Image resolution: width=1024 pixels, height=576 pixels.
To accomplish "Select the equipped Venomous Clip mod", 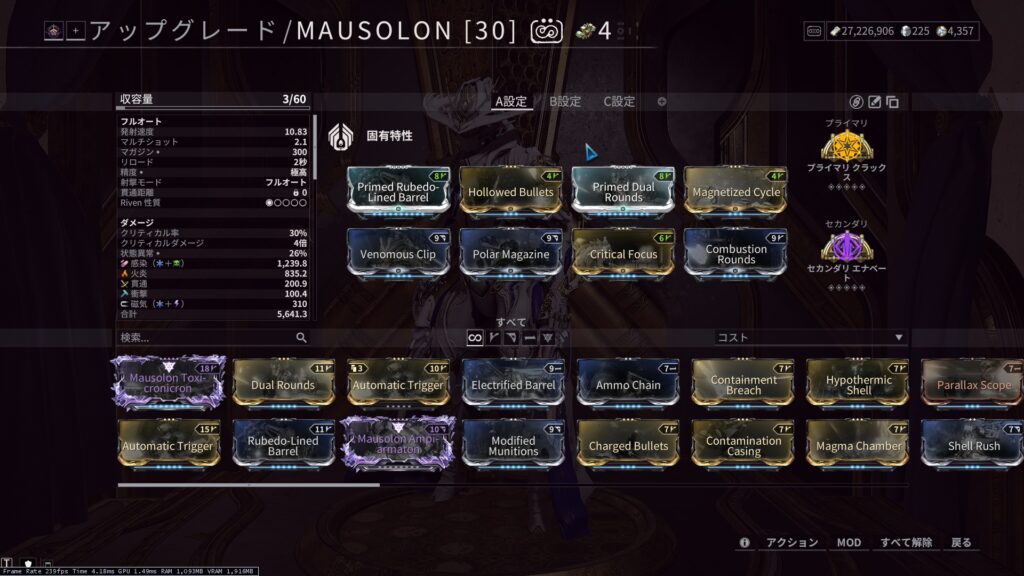I will tap(398, 253).
